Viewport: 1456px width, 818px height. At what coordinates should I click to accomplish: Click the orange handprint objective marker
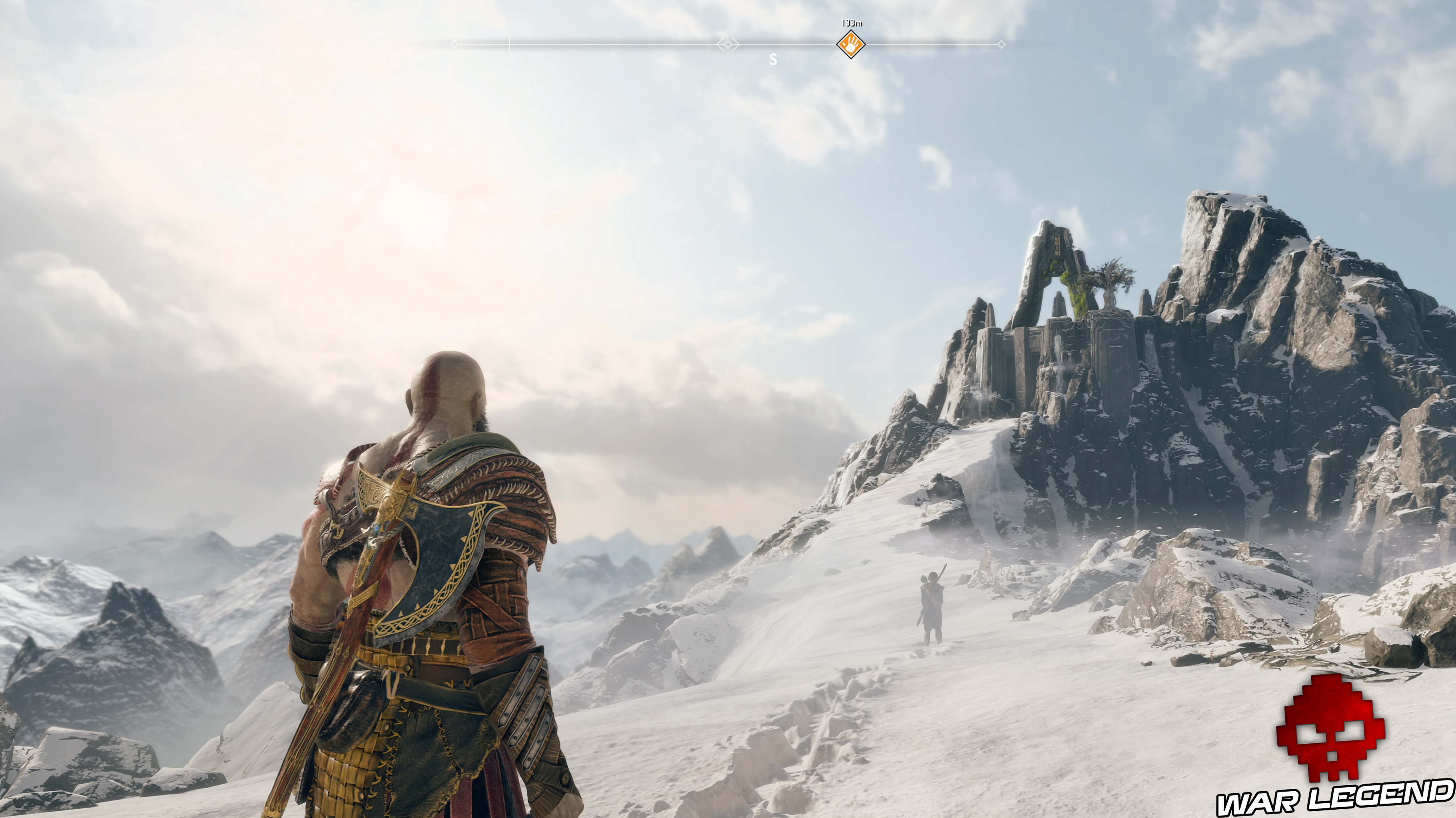point(851,44)
